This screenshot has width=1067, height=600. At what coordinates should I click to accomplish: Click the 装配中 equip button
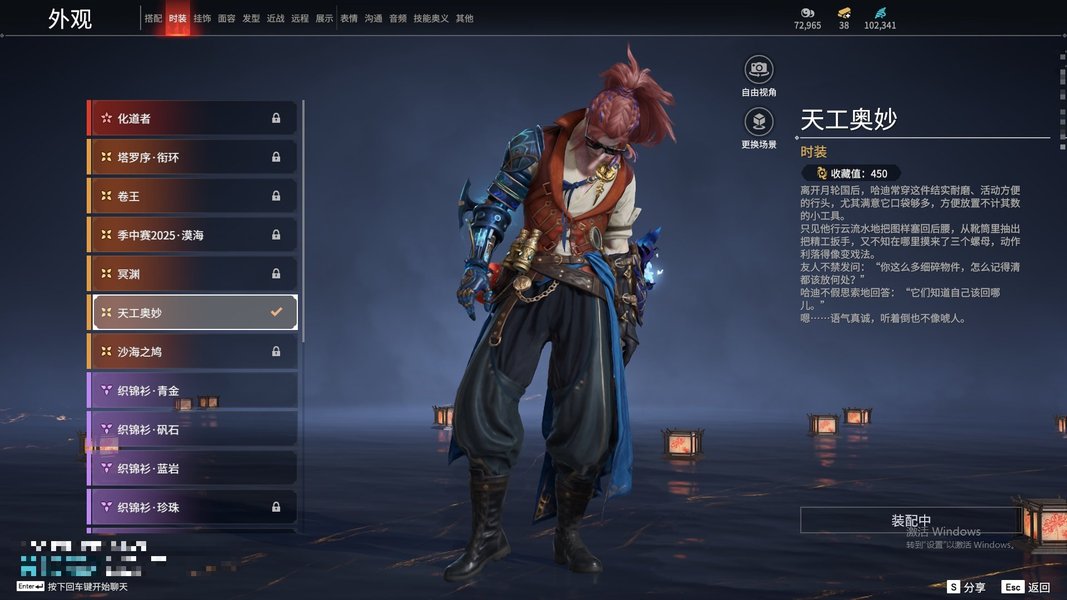coord(911,521)
